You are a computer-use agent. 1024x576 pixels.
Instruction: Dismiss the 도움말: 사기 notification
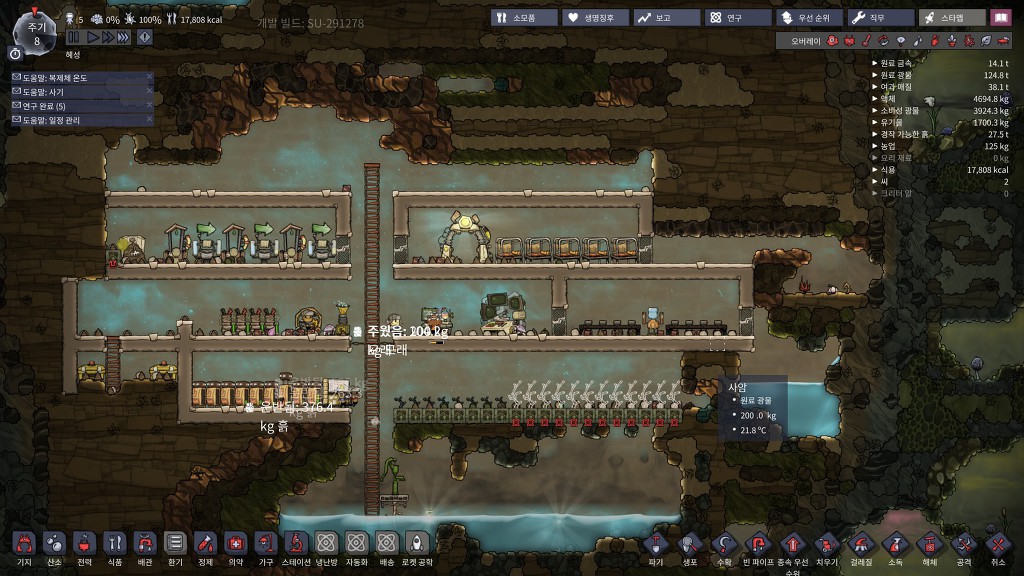click(x=149, y=91)
